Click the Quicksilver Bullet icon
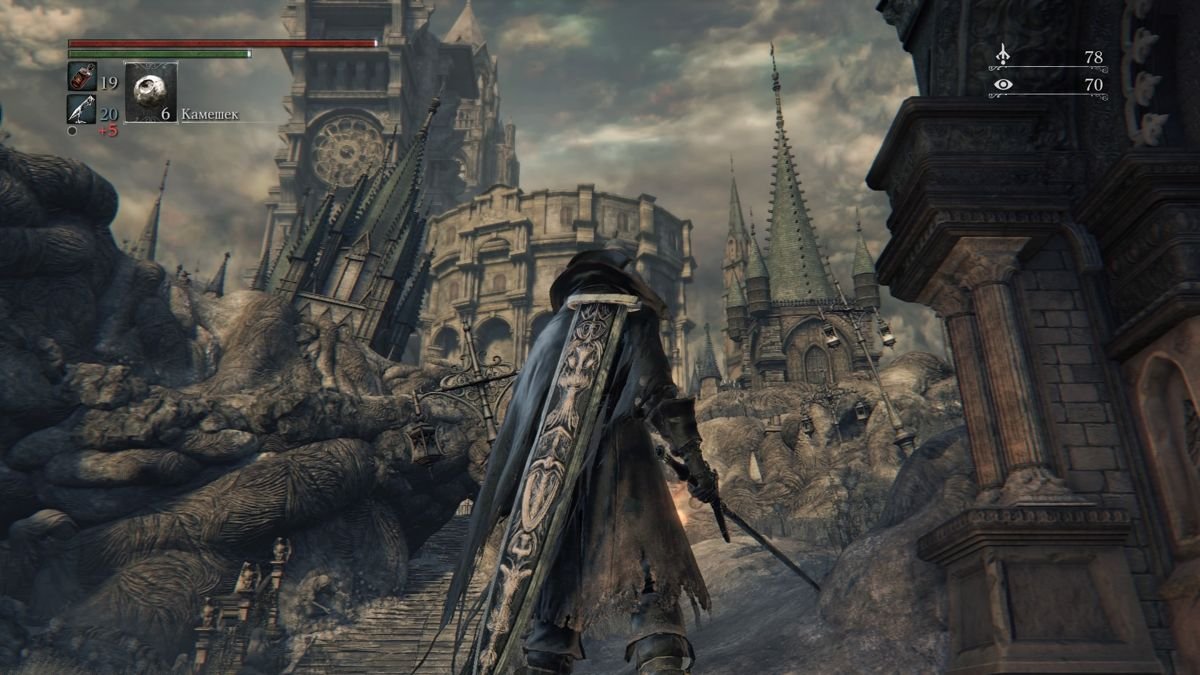 (x=81, y=108)
